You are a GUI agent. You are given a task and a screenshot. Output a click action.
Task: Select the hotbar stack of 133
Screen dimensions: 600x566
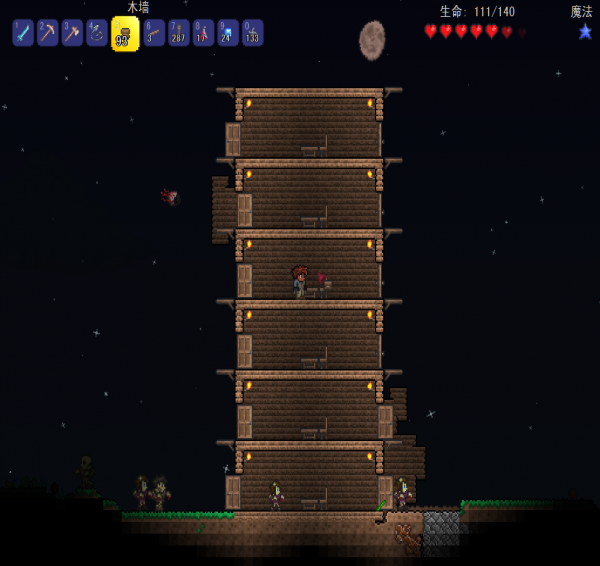coord(252,33)
